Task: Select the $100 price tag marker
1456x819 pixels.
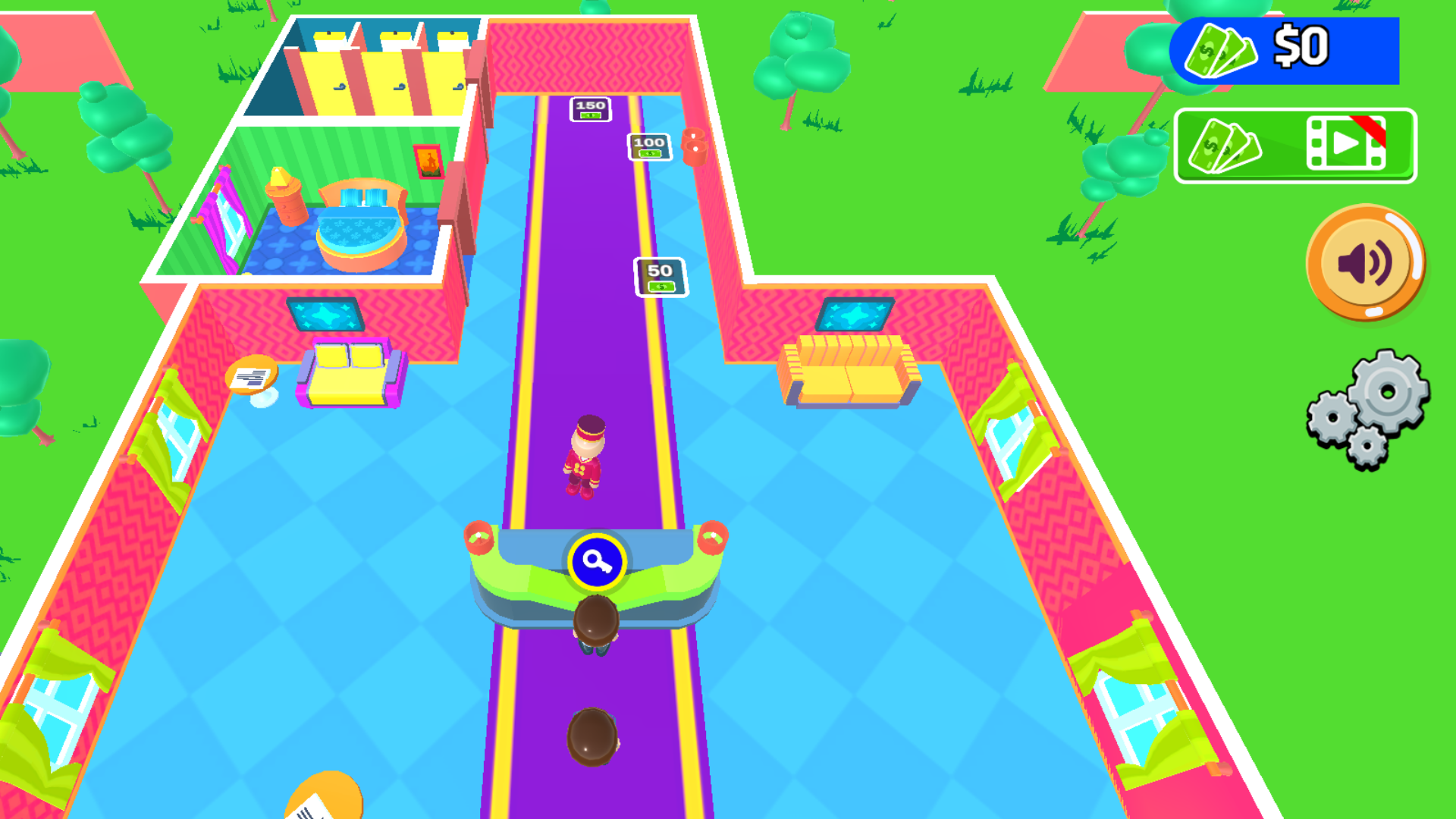Action: [648, 146]
